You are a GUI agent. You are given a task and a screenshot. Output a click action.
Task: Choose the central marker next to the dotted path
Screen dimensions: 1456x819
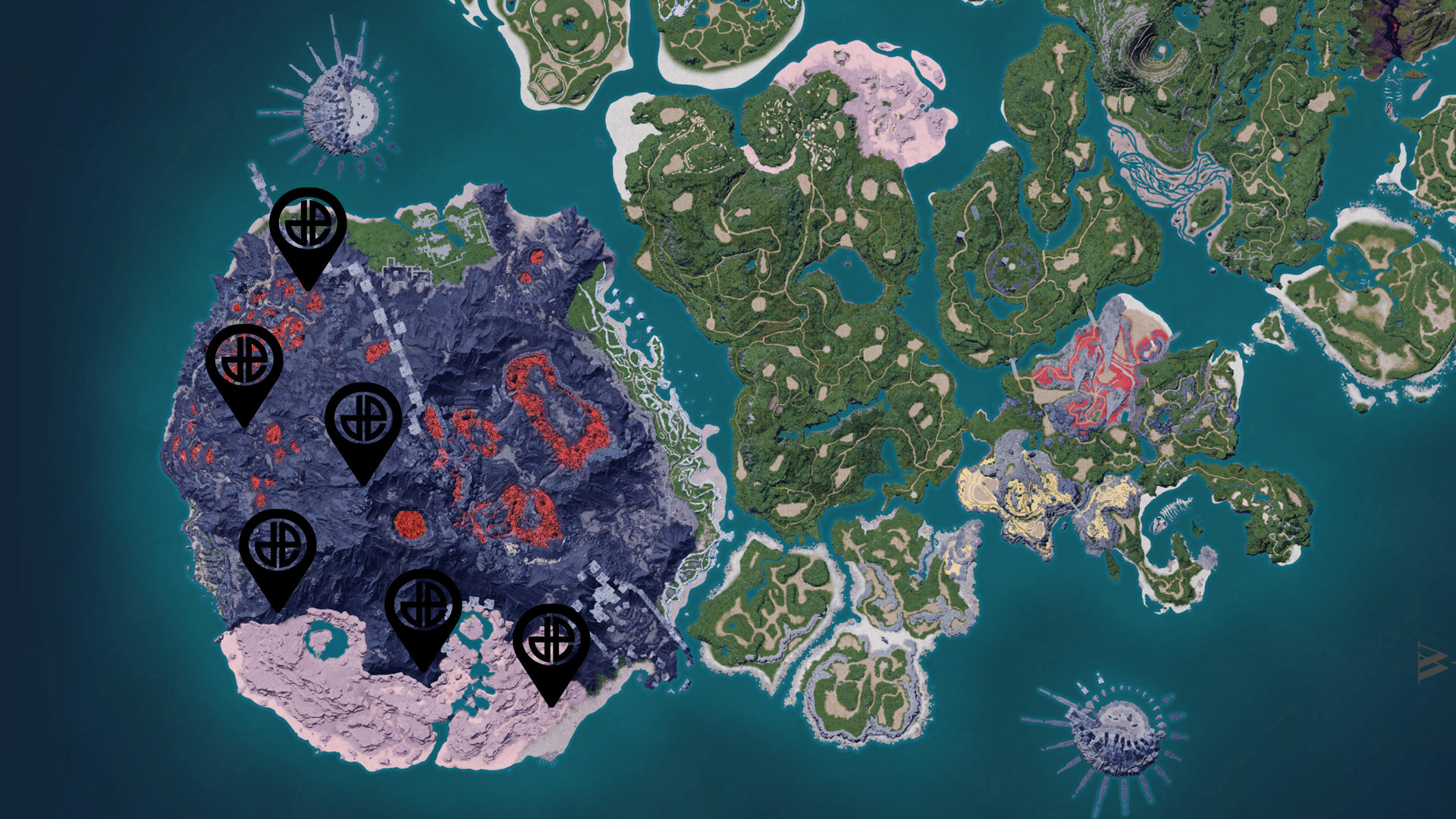(363, 422)
